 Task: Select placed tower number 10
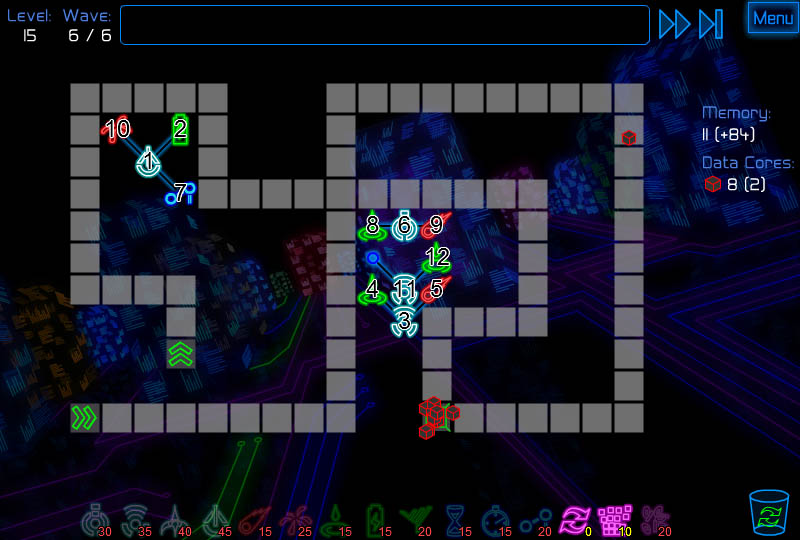click(x=115, y=129)
